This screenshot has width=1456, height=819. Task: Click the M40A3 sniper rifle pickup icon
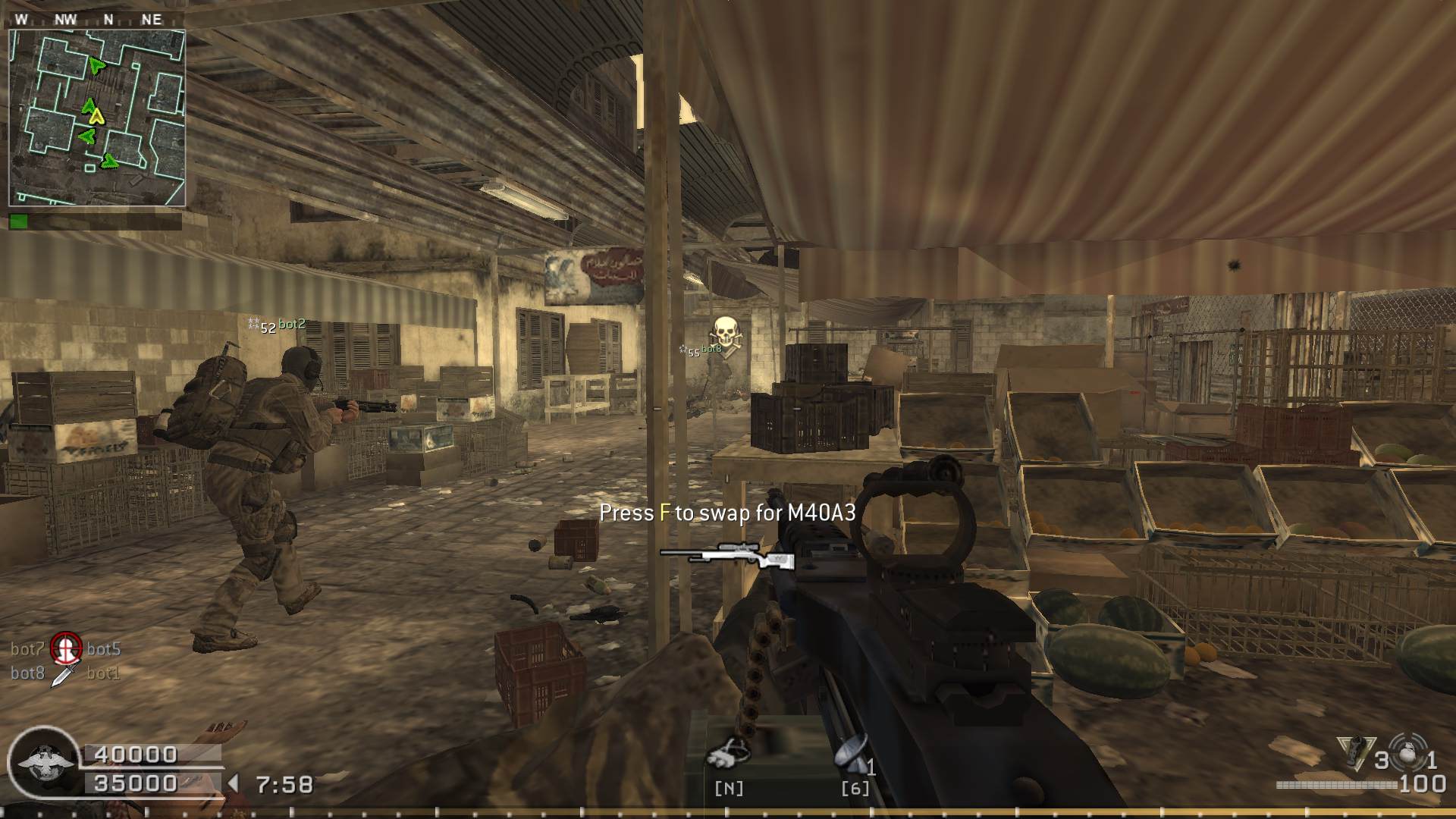click(x=727, y=554)
